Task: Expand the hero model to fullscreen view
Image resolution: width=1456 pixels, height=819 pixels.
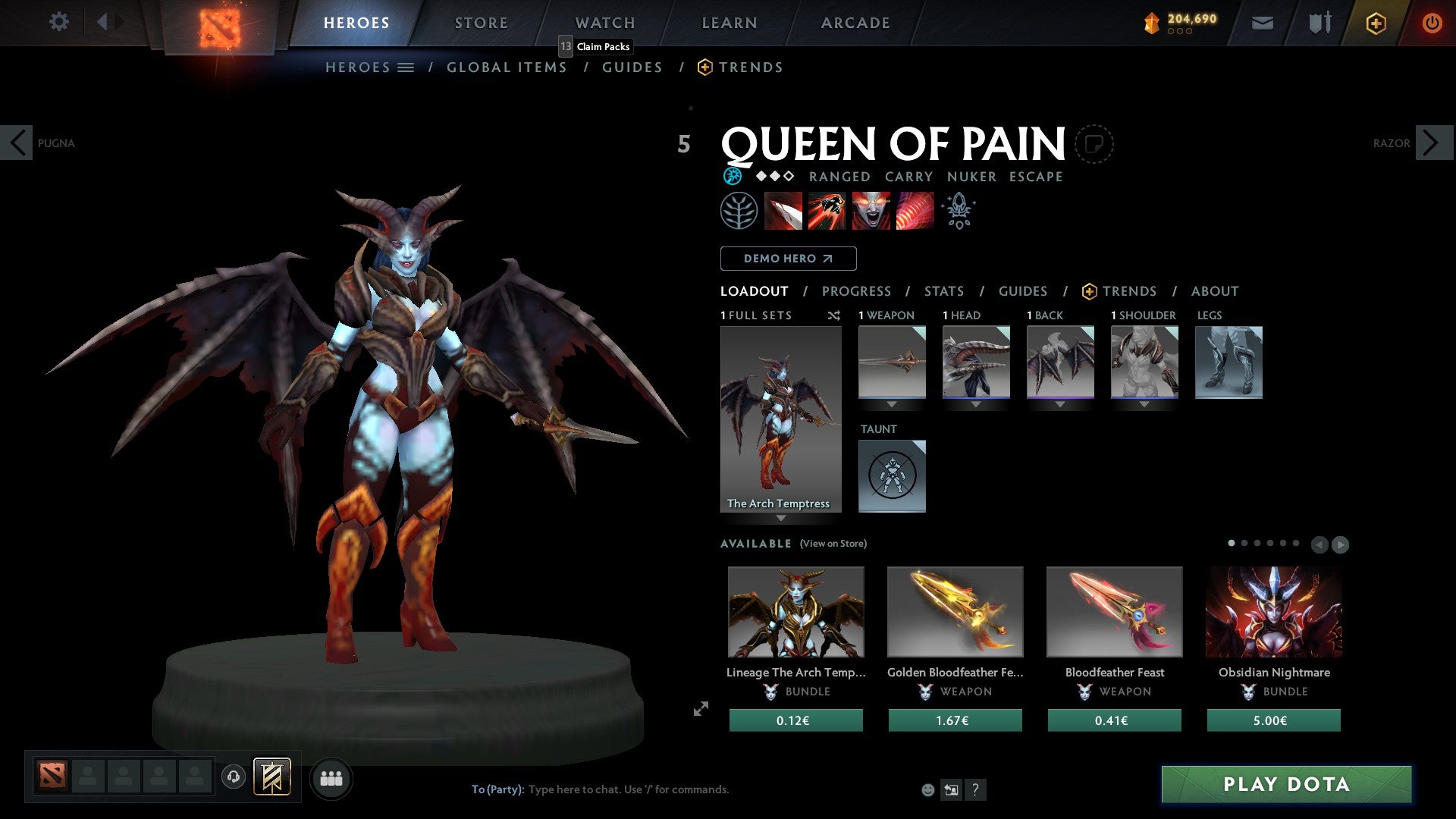Action: [x=700, y=710]
